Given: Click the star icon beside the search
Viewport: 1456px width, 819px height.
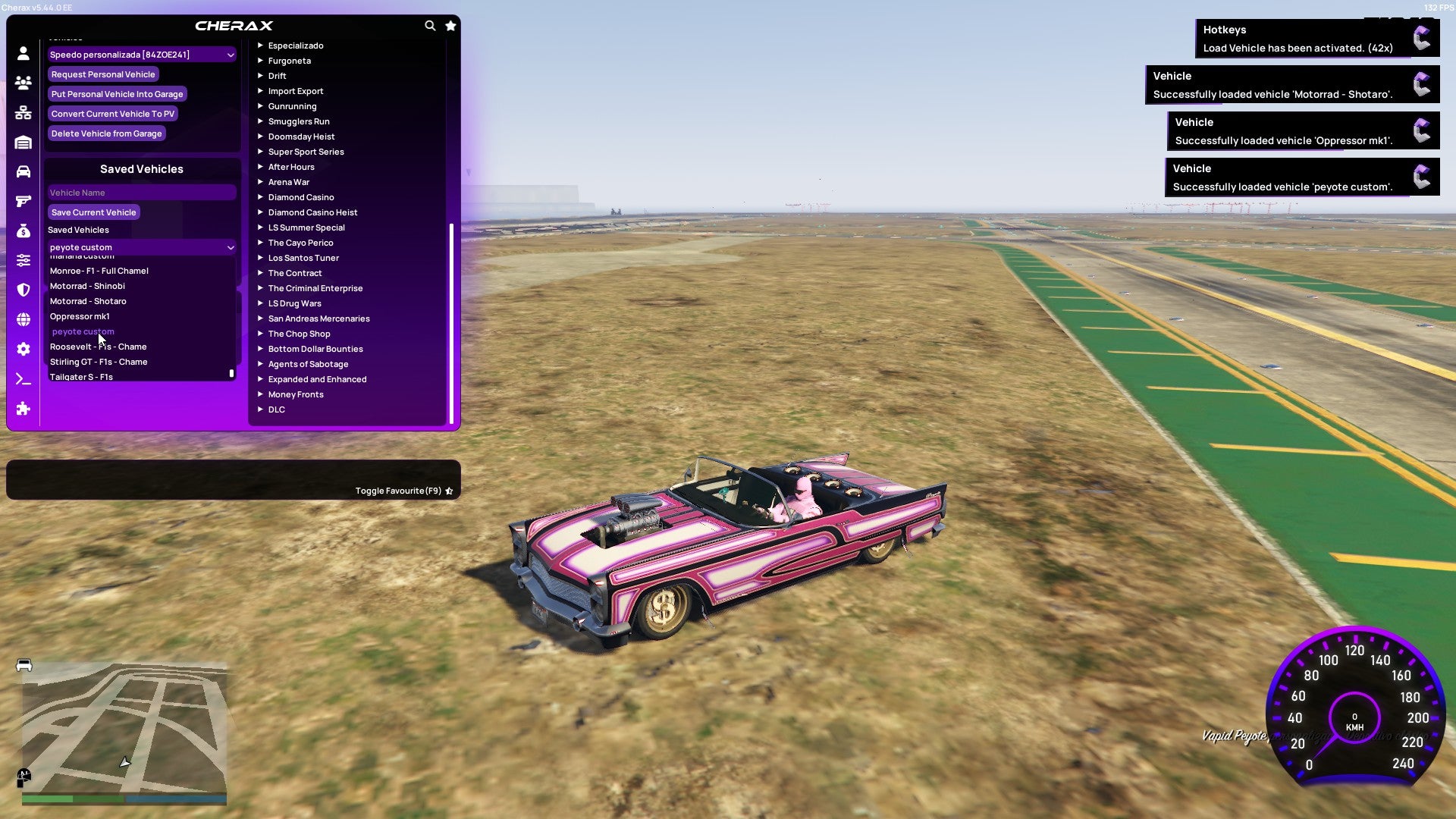Looking at the screenshot, I should click(x=450, y=25).
